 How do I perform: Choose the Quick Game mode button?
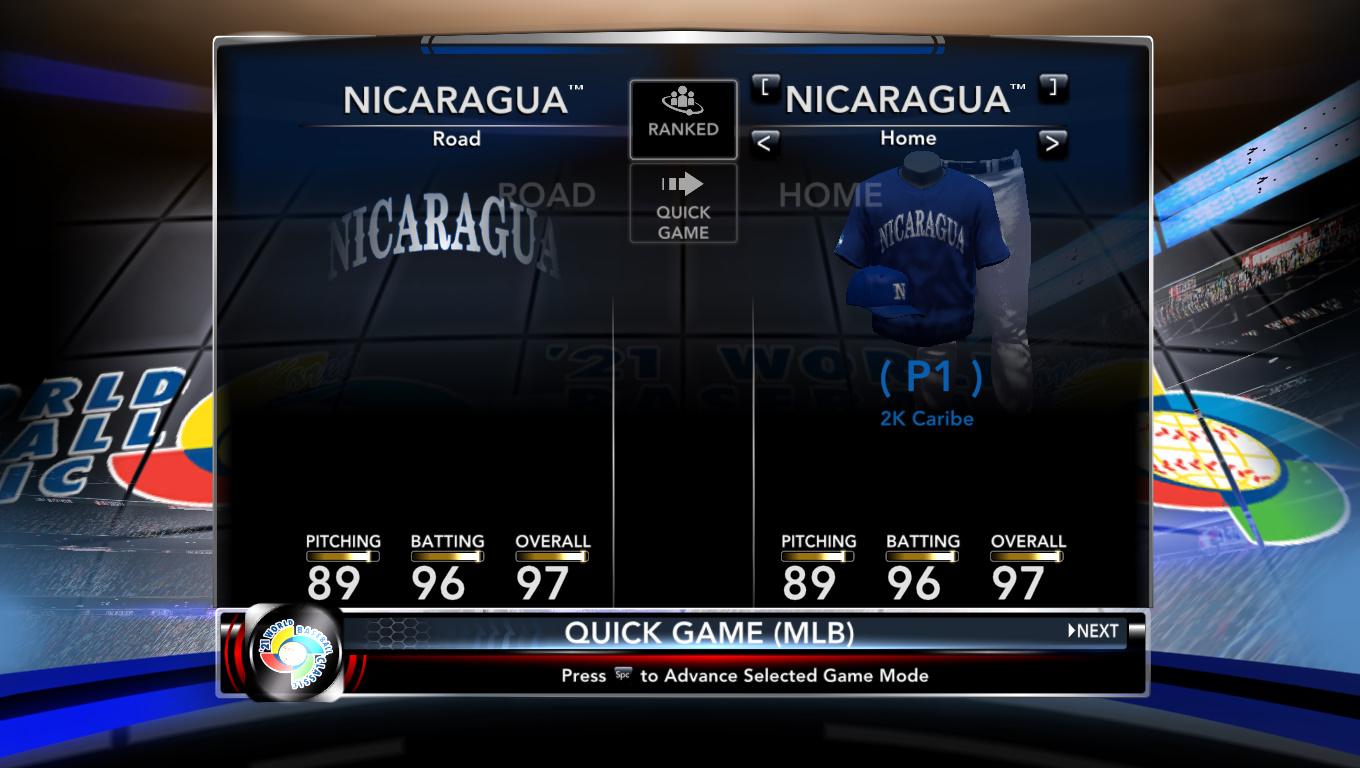point(683,204)
